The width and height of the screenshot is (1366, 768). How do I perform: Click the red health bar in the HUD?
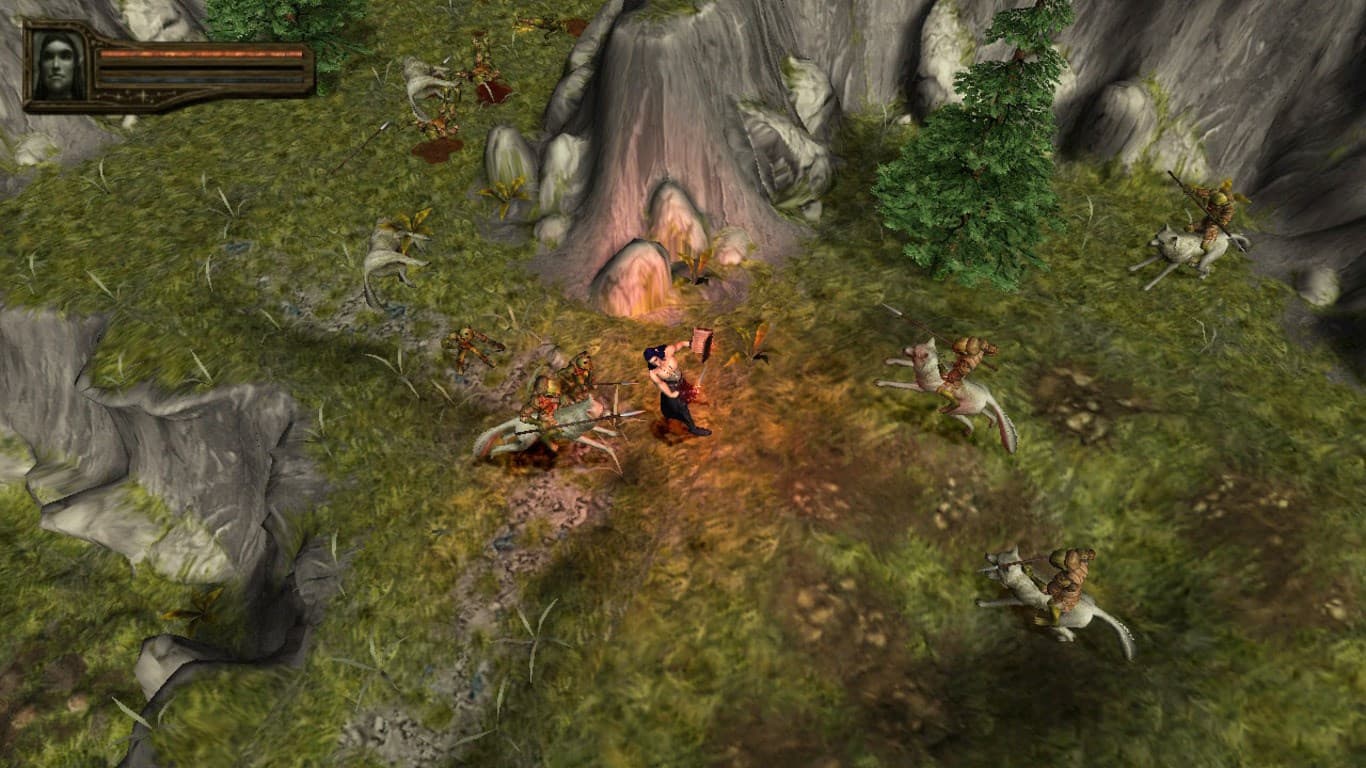click(196, 53)
